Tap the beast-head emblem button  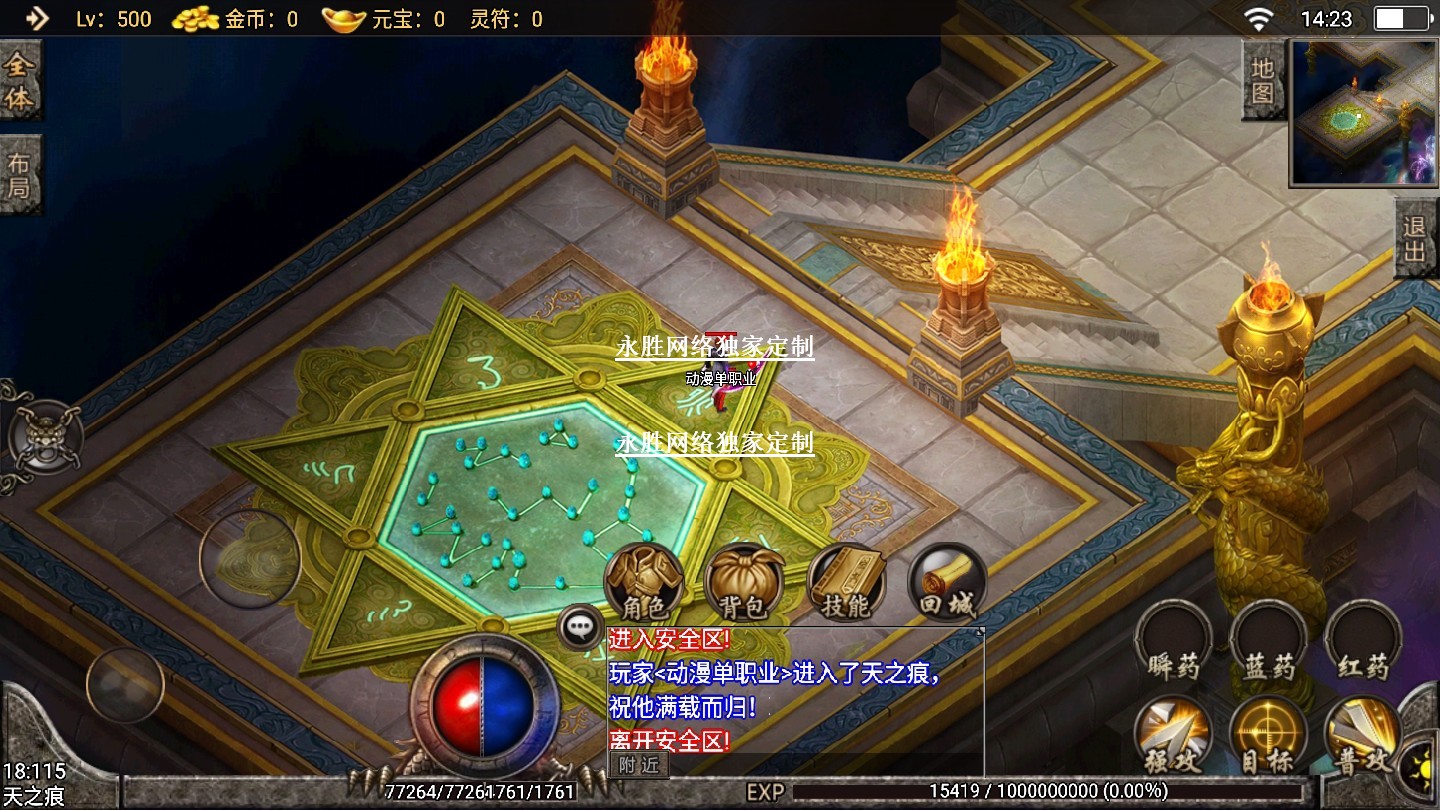click(44, 437)
